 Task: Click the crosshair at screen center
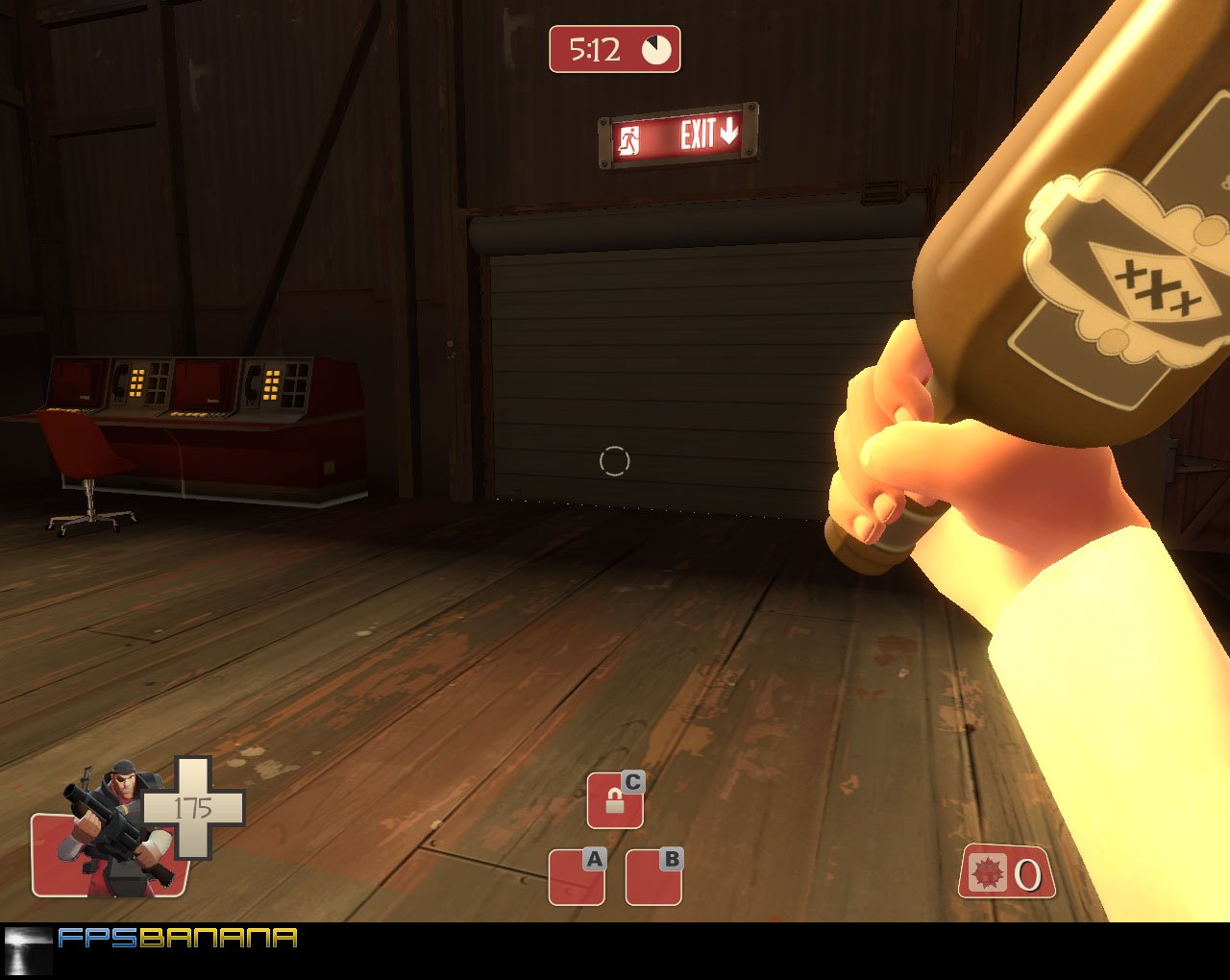click(x=616, y=462)
